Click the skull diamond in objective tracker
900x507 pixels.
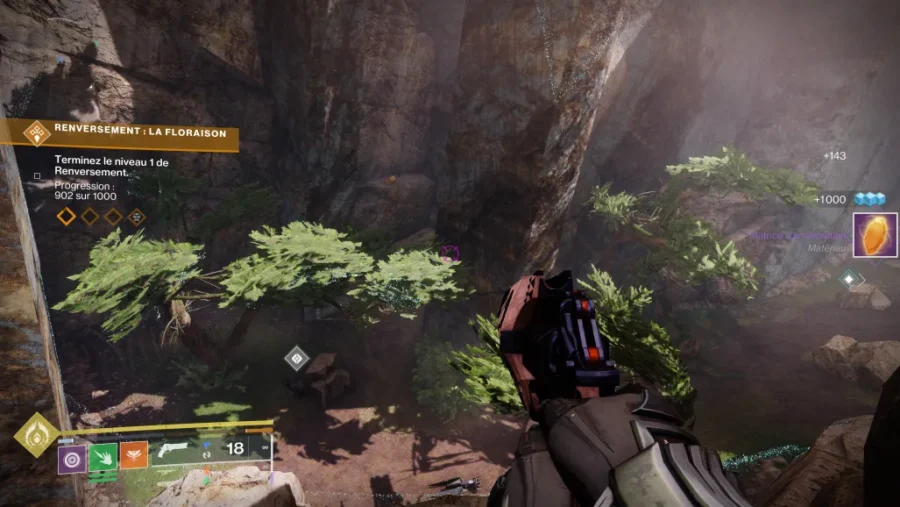coord(136,216)
